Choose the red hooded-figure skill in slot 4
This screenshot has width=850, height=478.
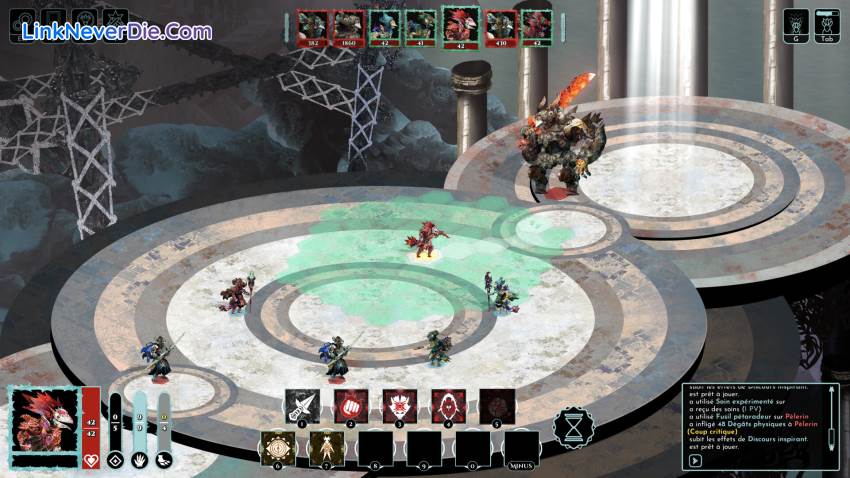pos(448,405)
